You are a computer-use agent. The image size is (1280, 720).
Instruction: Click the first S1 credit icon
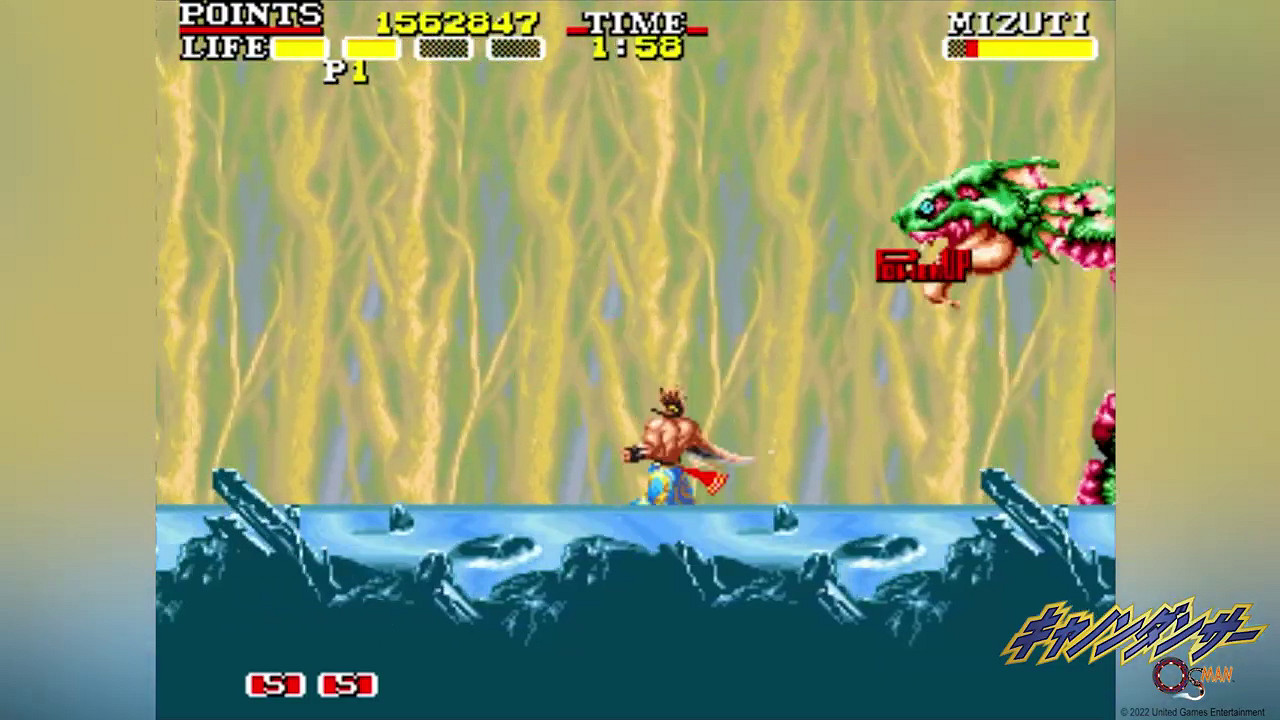tap(274, 687)
